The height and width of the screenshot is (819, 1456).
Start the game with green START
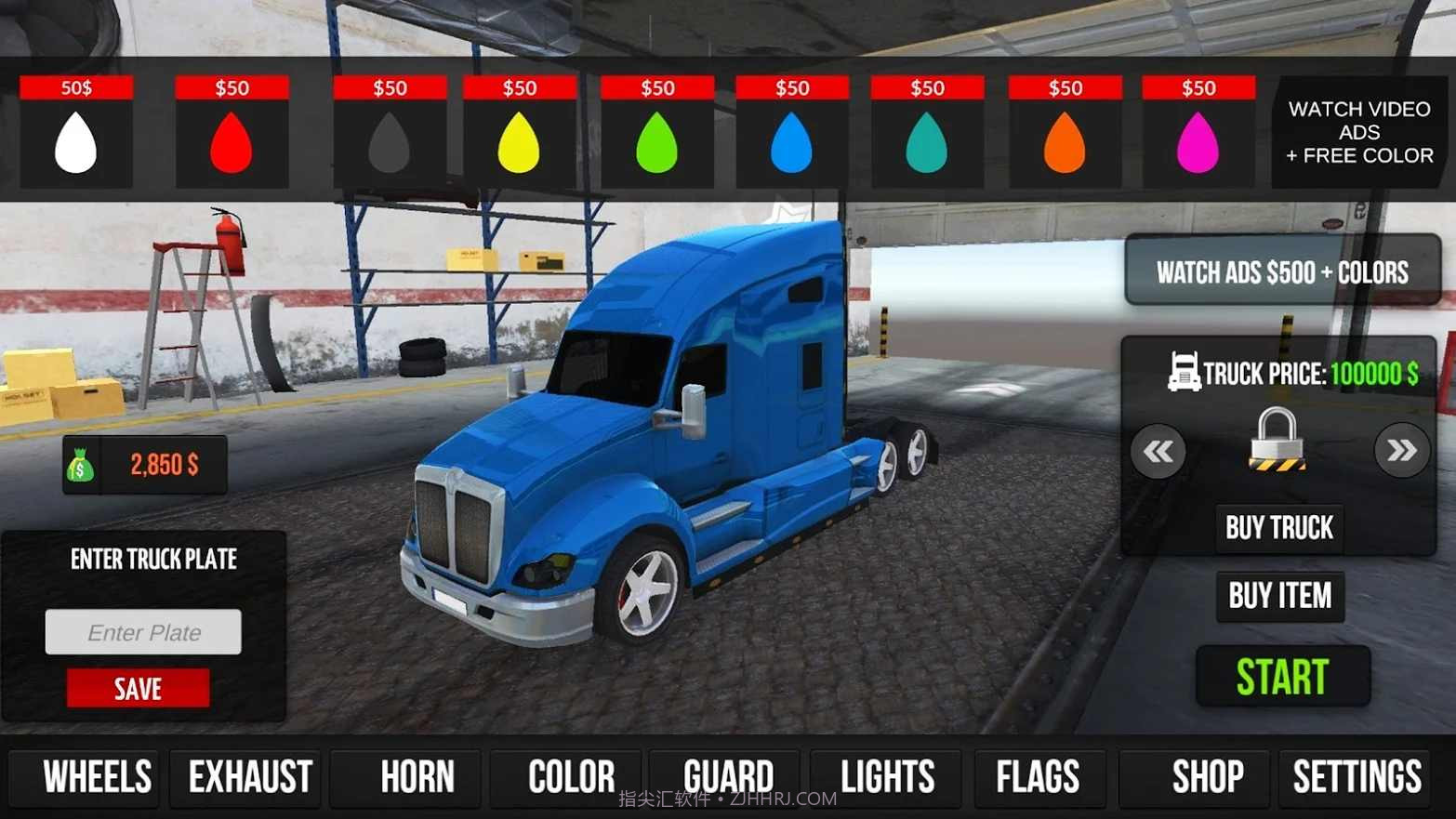1282,677
